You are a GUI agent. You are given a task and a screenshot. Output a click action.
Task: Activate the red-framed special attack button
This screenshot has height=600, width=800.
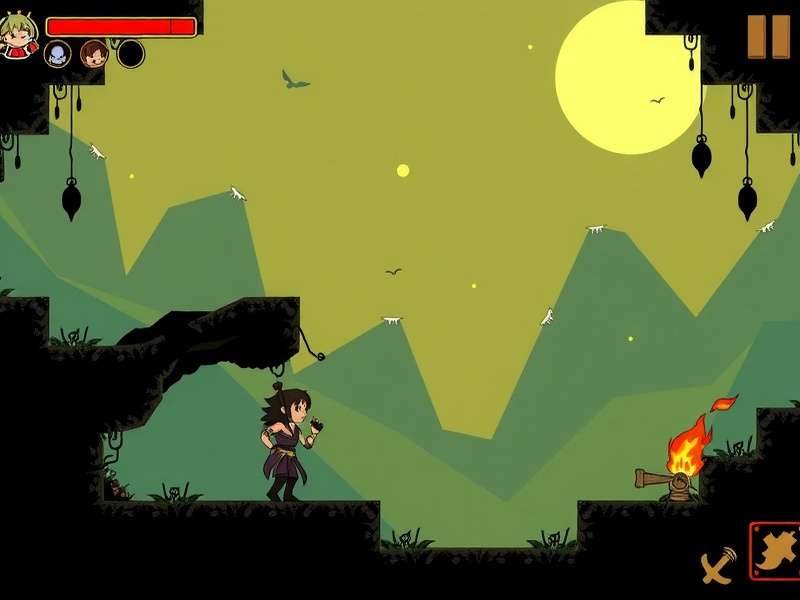pyautogui.click(x=776, y=551)
